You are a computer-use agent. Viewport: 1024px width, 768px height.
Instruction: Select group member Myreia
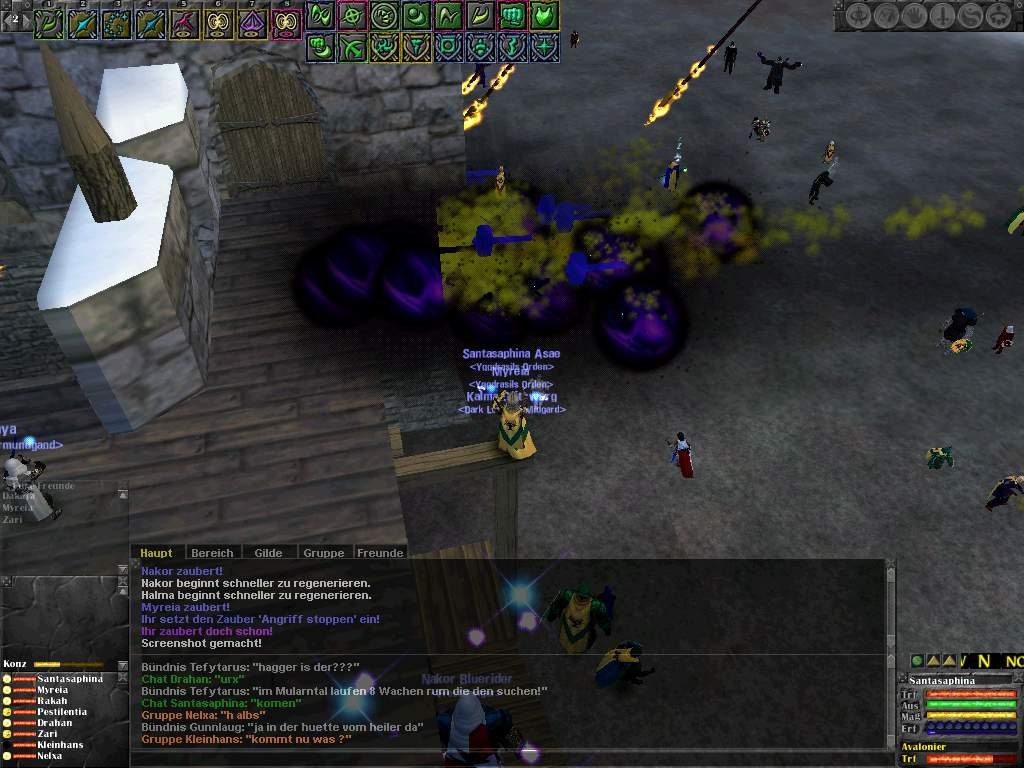pos(53,690)
